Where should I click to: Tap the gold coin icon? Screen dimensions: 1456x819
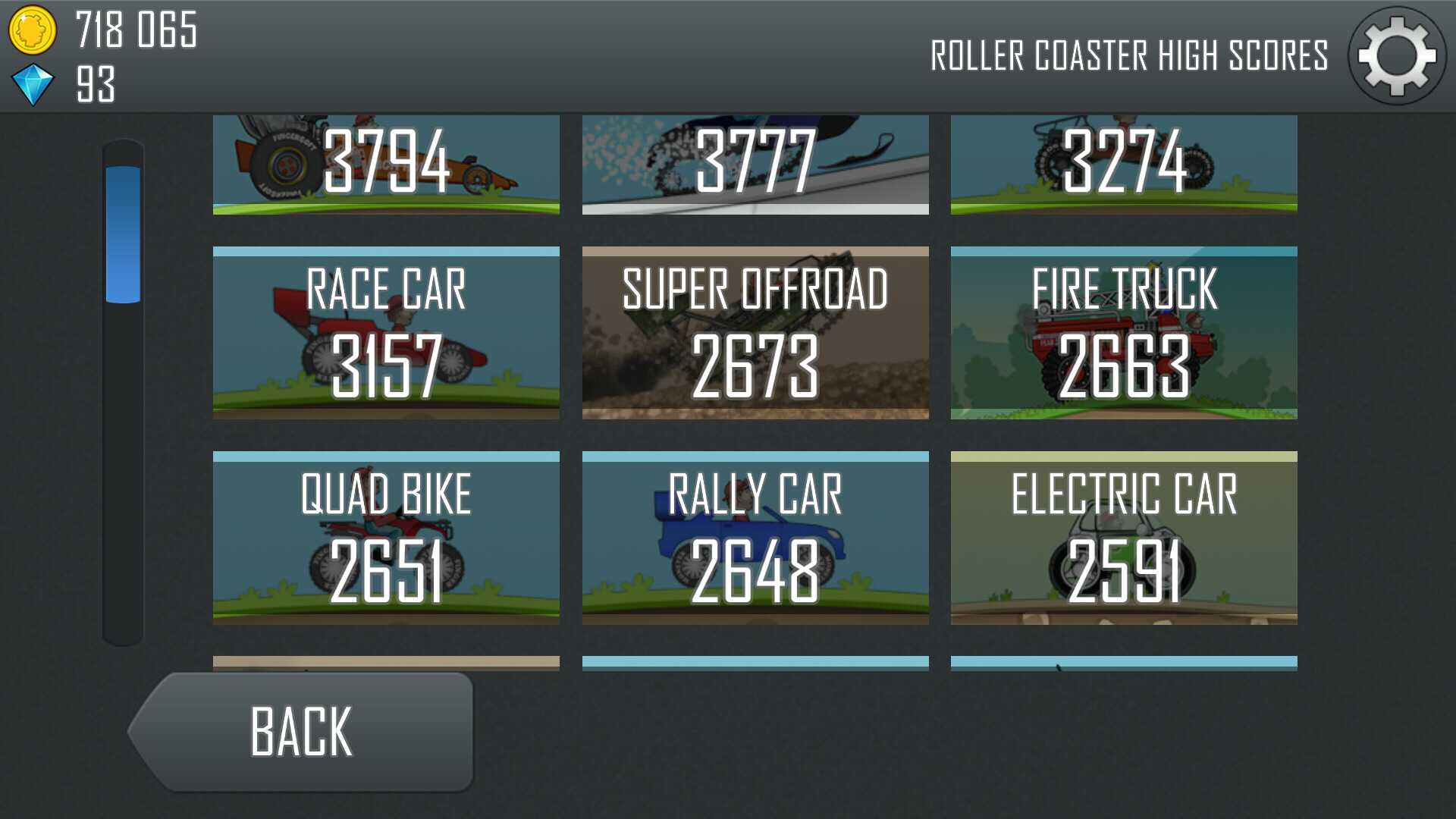pyautogui.click(x=32, y=30)
